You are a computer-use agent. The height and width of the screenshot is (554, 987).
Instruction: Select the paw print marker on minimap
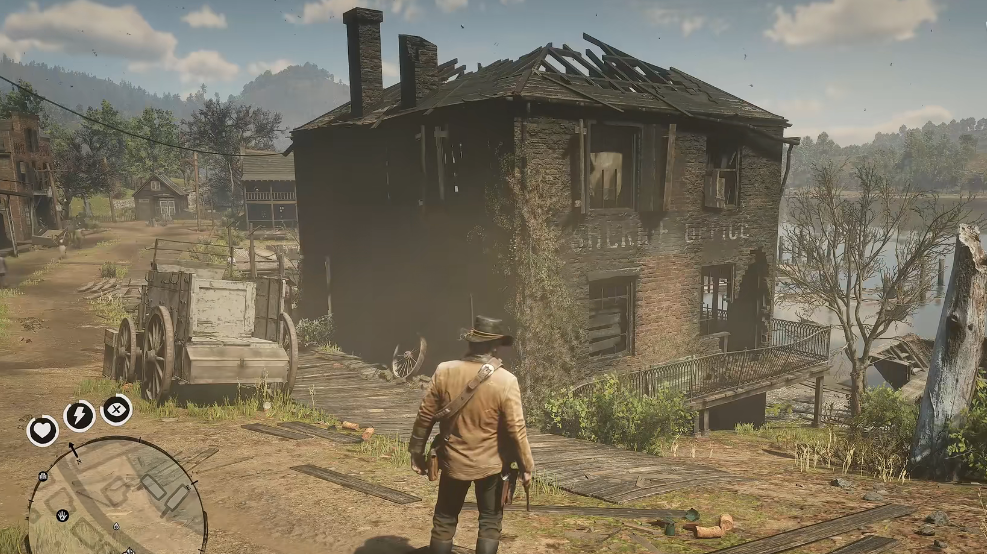pyautogui.click(x=63, y=515)
